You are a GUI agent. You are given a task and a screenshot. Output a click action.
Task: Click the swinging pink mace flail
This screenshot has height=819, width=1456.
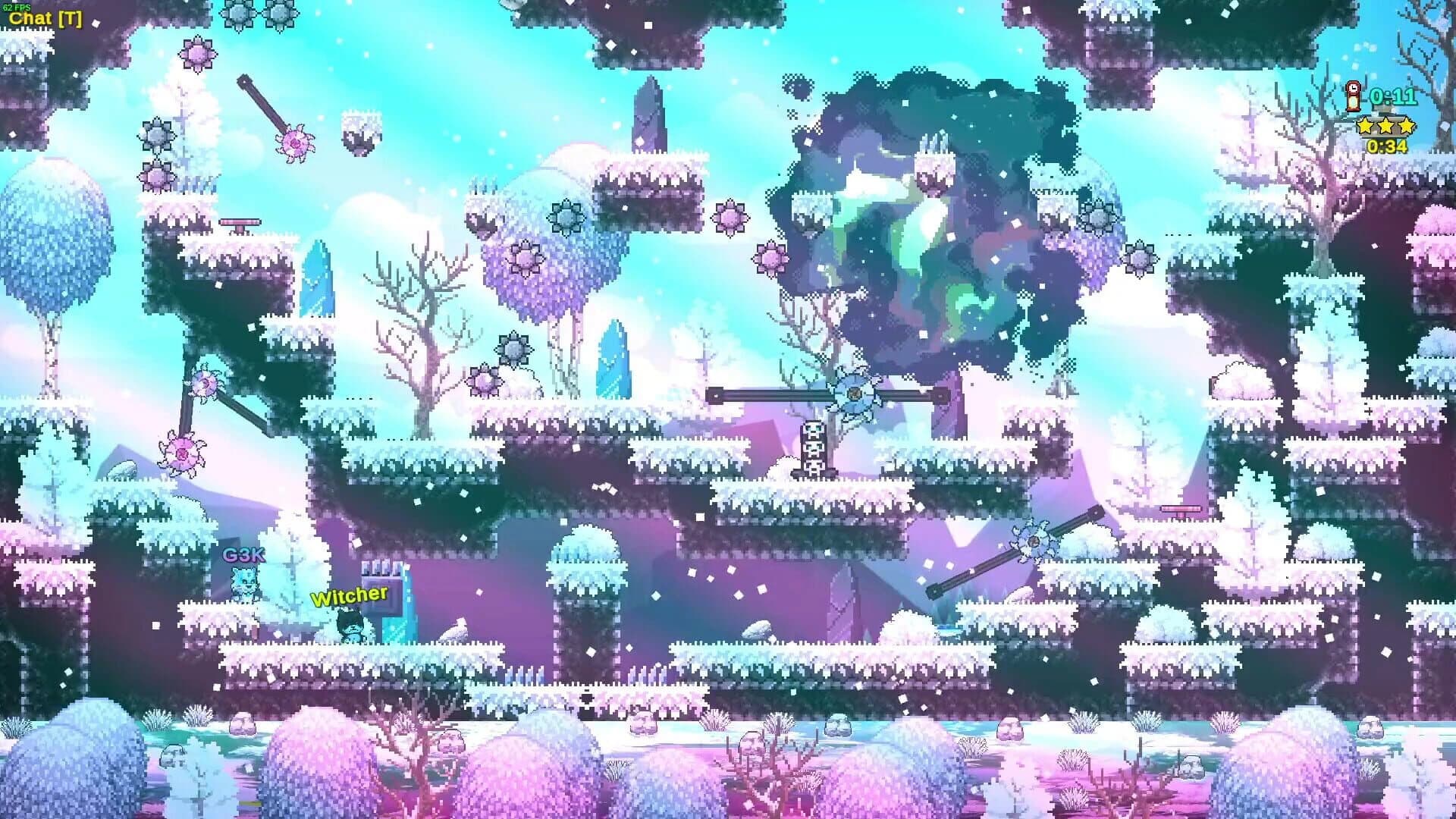[x=297, y=144]
